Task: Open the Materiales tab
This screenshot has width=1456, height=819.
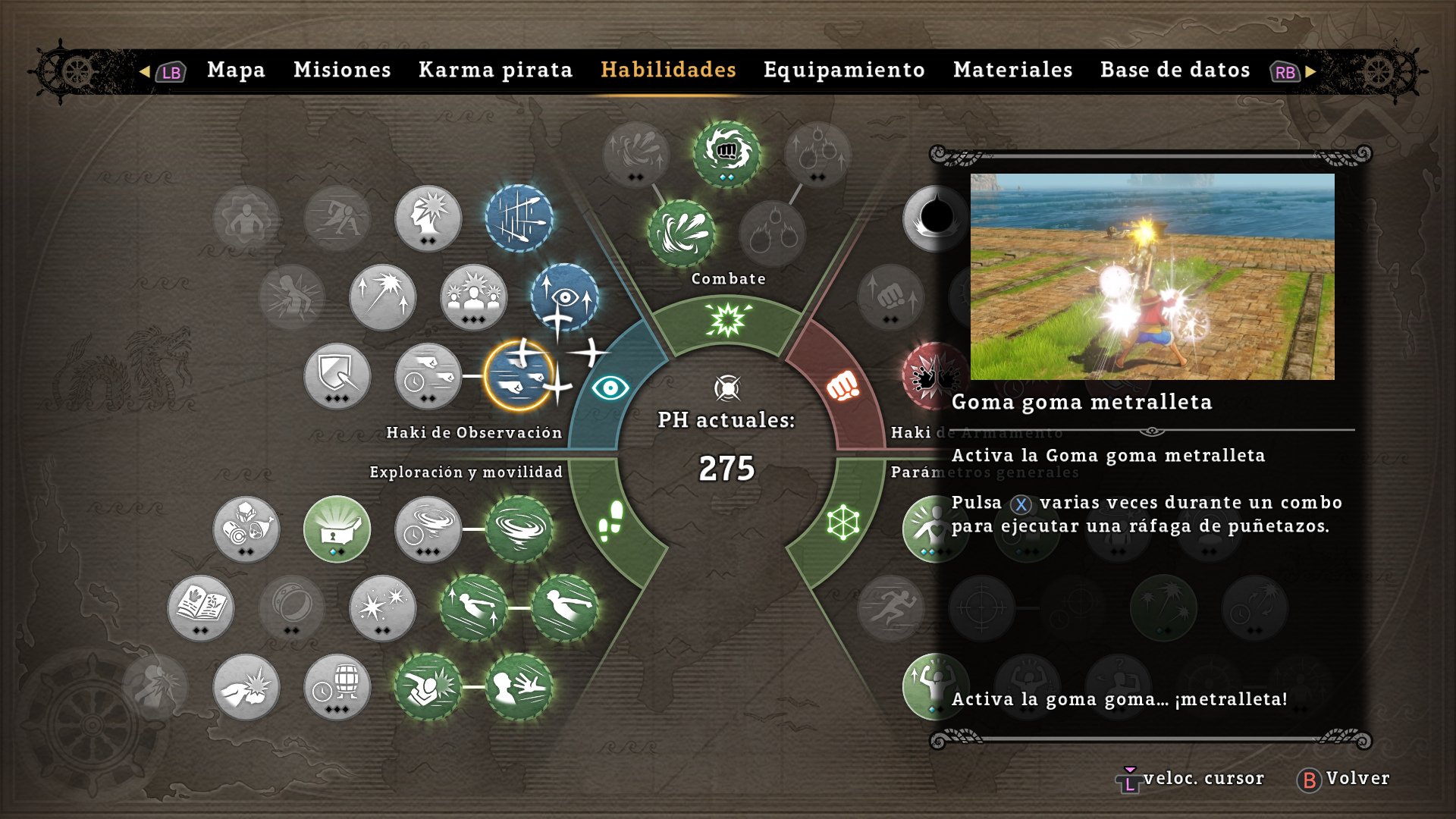Action: (x=1012, y=71)
